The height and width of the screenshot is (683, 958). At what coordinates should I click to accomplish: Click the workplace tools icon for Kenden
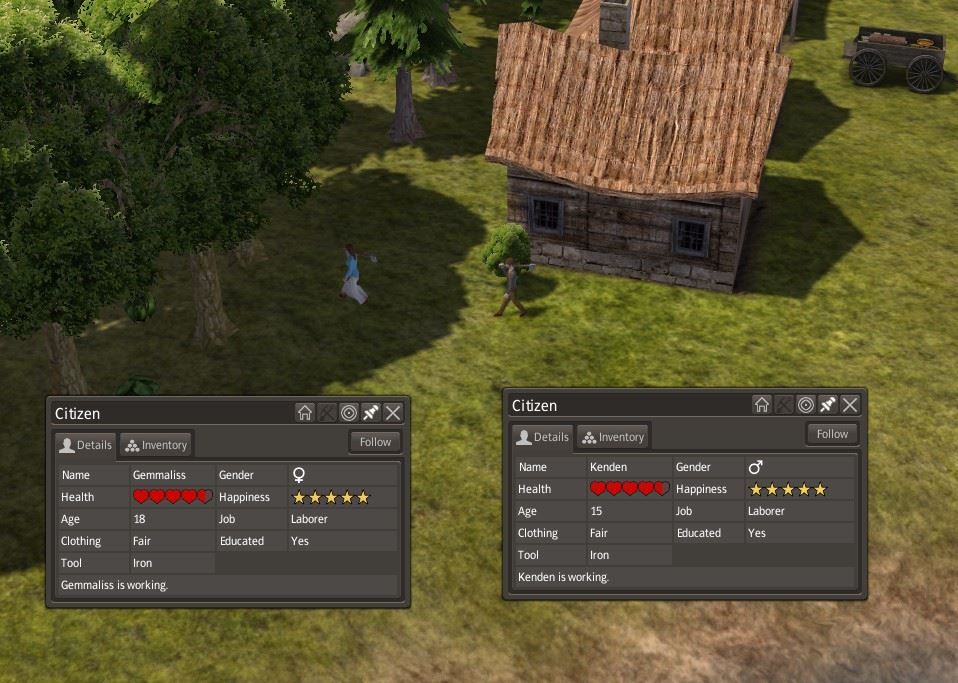784,405
